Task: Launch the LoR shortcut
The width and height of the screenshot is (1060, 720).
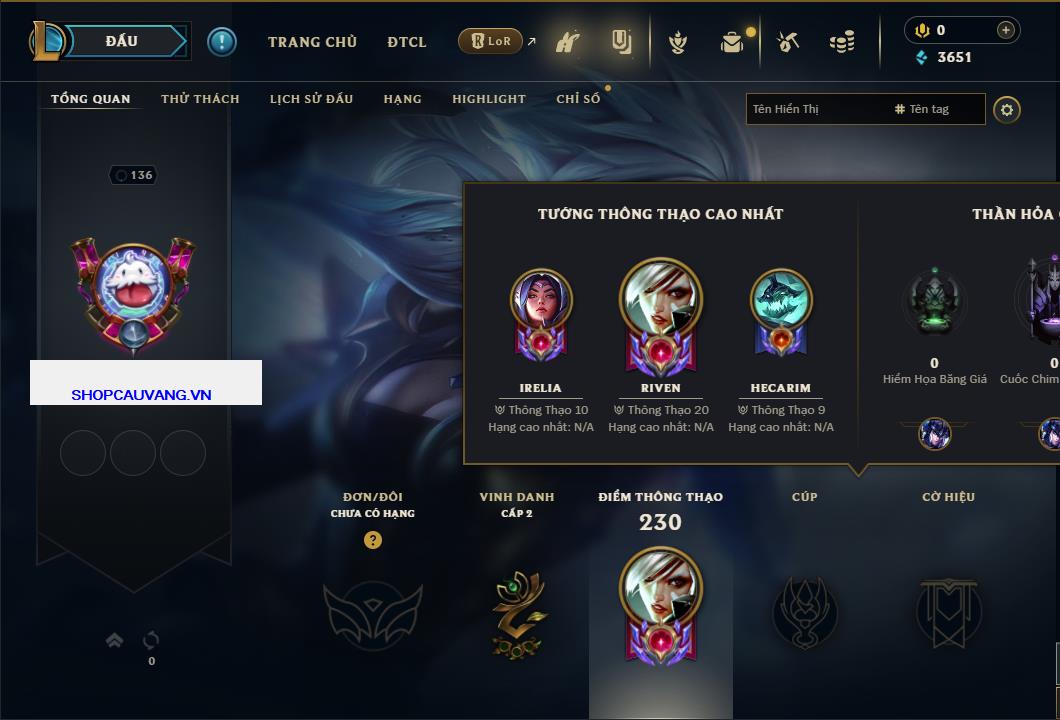Action: [x=491, y=41]
